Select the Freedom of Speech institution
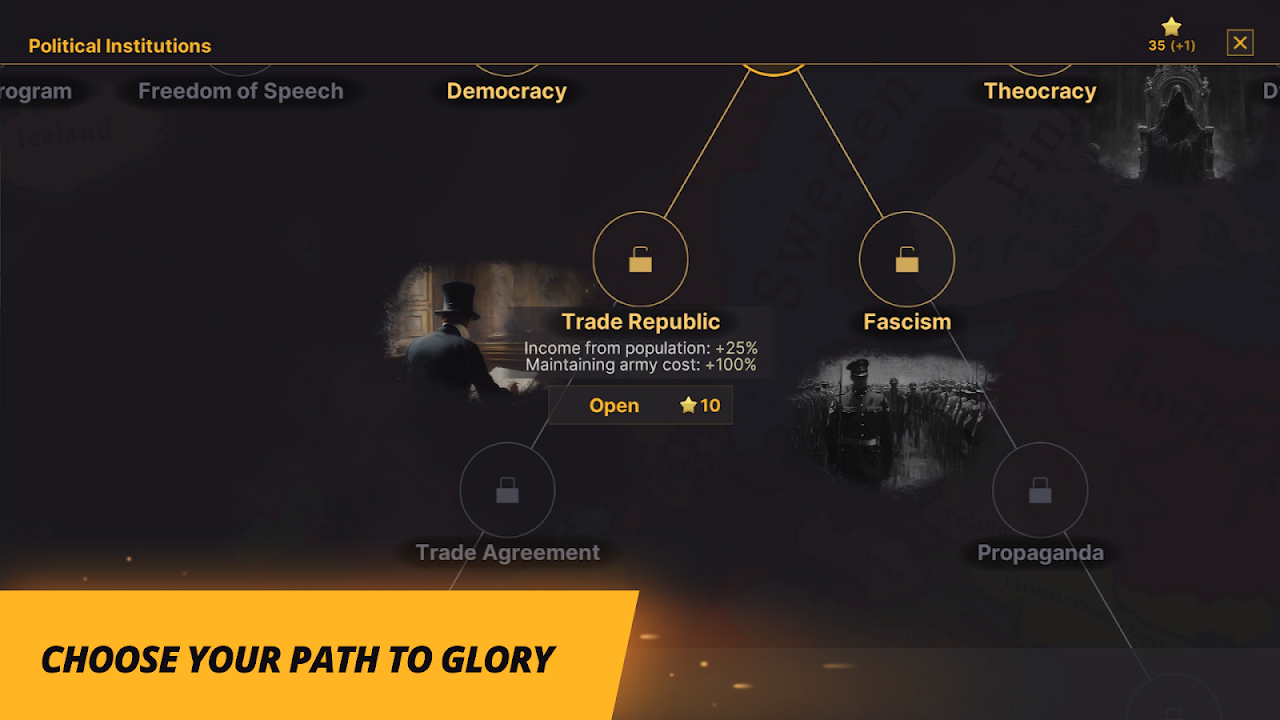 pos(240,91)
